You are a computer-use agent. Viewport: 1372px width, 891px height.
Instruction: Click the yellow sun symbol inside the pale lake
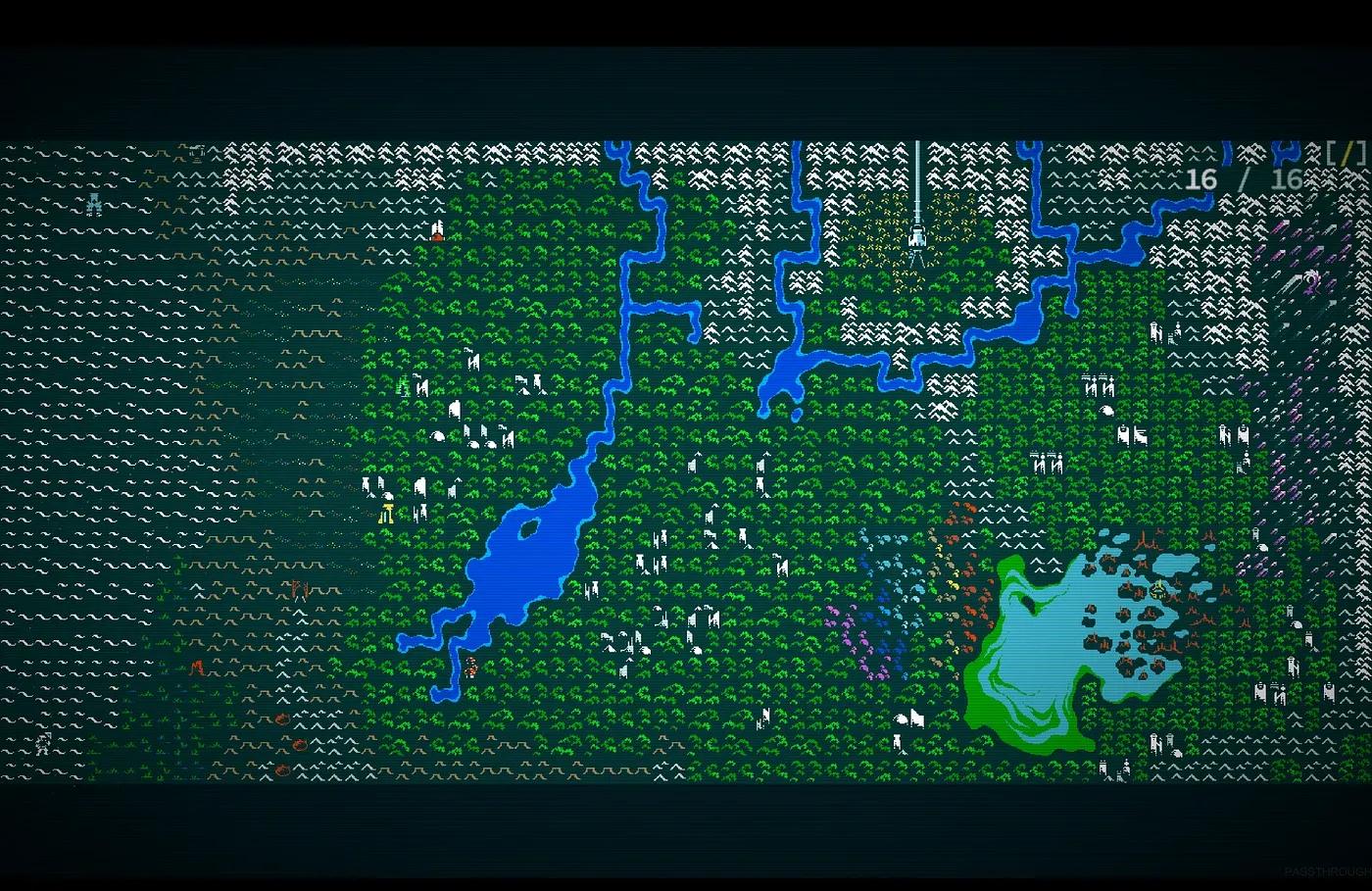tap(1159, 591)
